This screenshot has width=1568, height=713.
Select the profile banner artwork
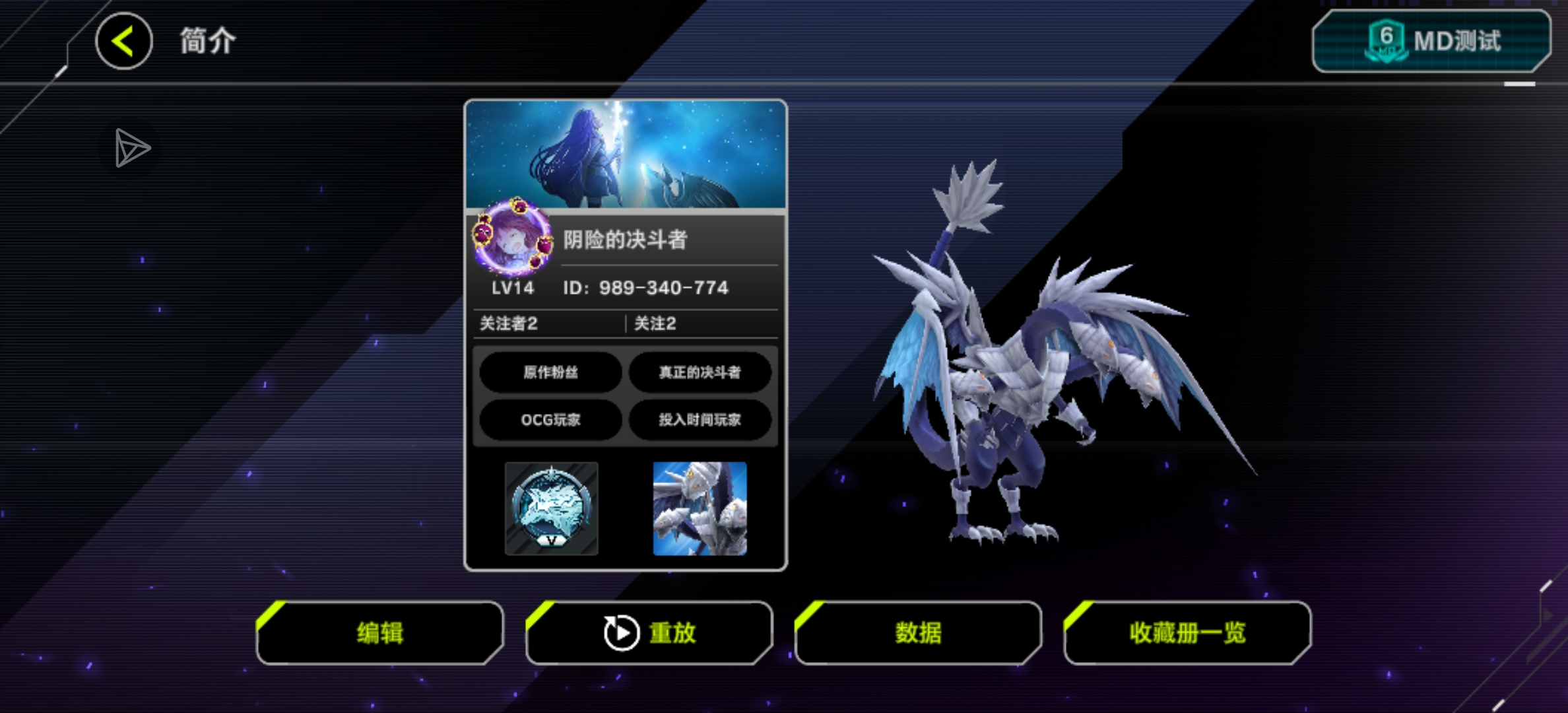(x=626, y=152)
